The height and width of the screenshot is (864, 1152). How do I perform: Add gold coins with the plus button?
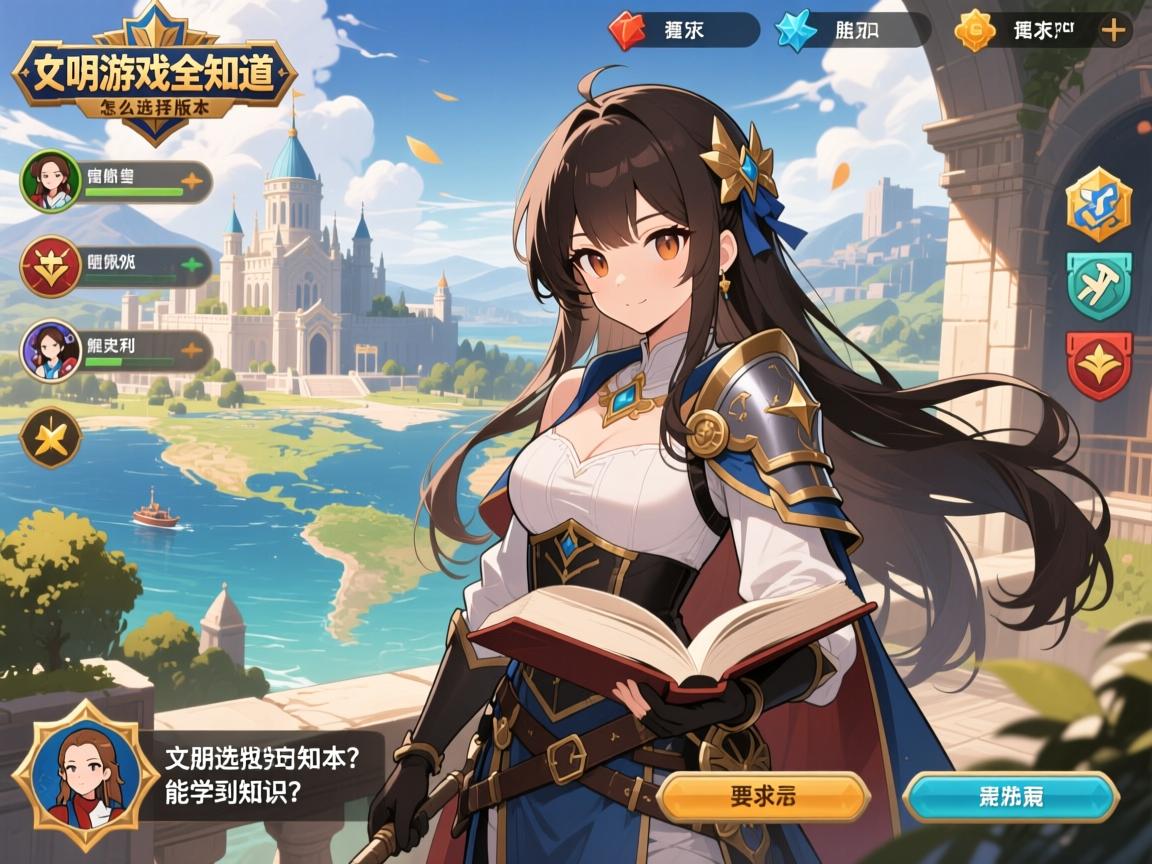[x=1113, y=30]
